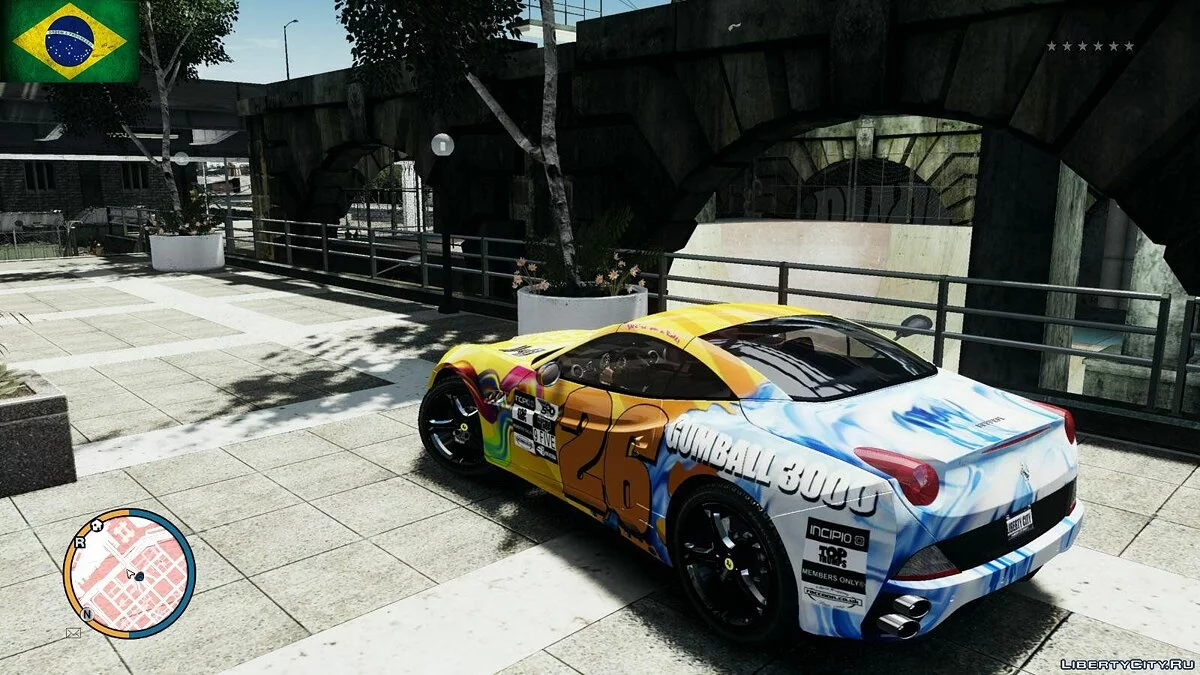Click the N north marker on the radar
This screenshot has width=1200, height=675.
[x=87, y=614]
